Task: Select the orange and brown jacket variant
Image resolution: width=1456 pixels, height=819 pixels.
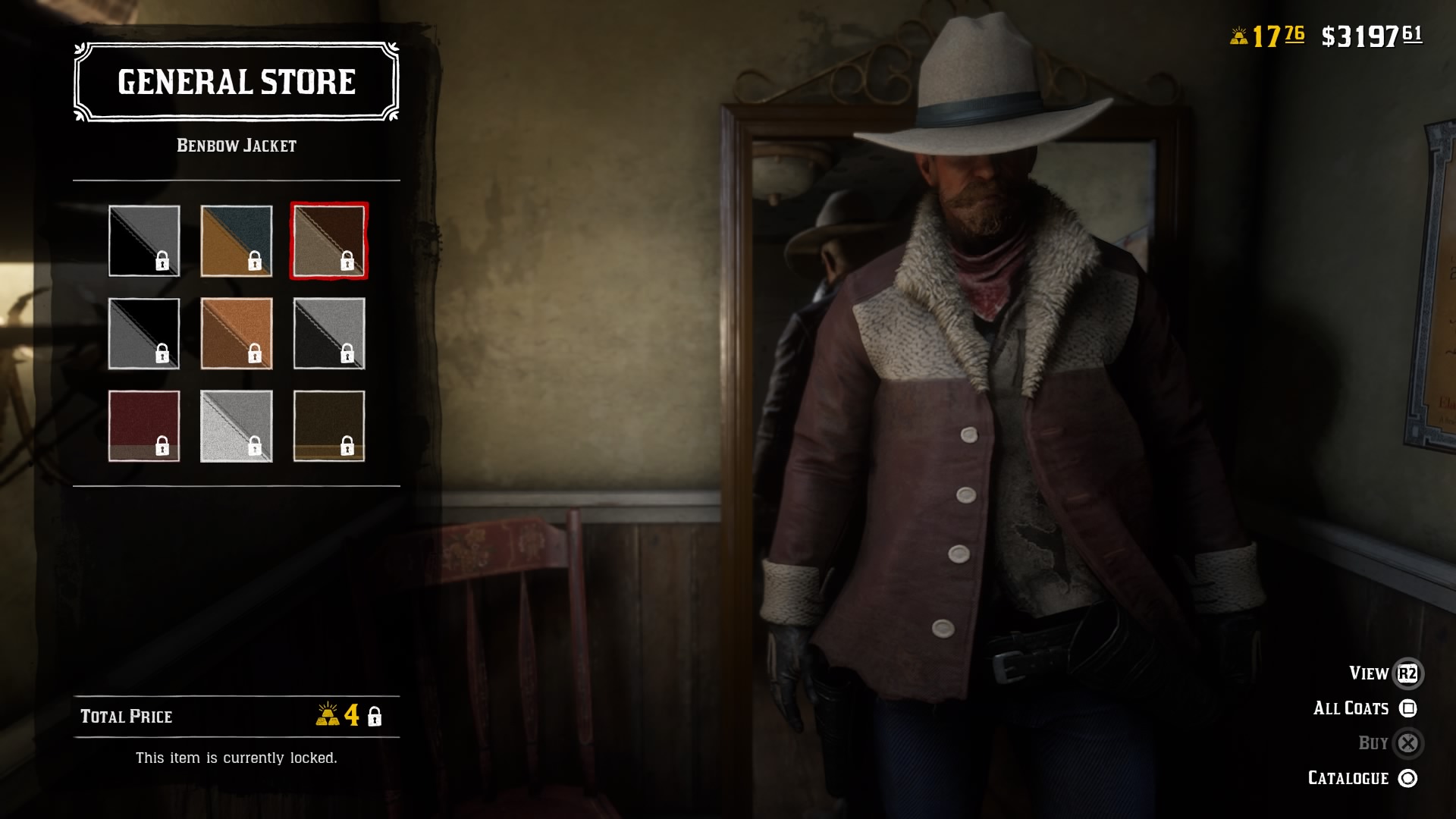Action: pyautogui.click(x=237, y=334)
